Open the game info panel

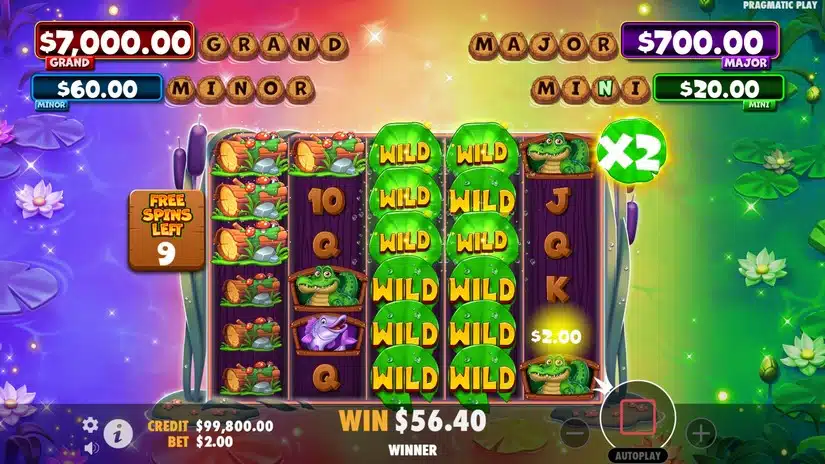coord(119,433)
